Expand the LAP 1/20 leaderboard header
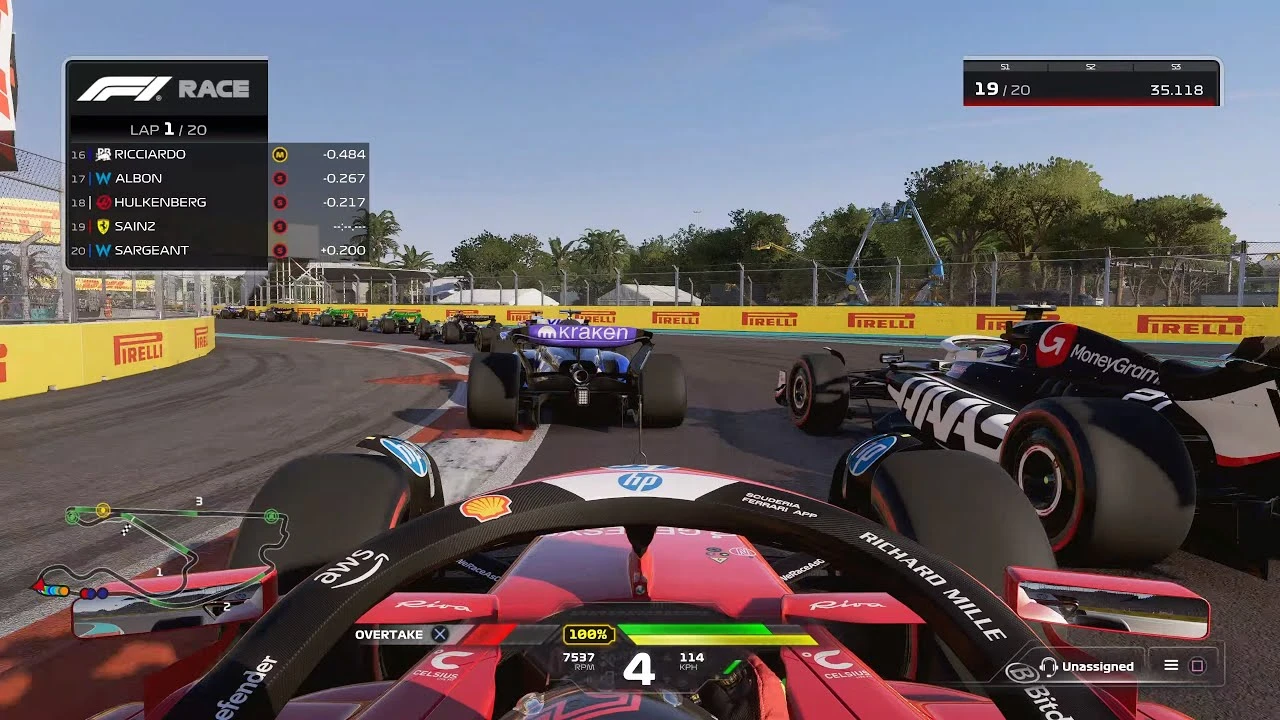 [x=167, y=129]
